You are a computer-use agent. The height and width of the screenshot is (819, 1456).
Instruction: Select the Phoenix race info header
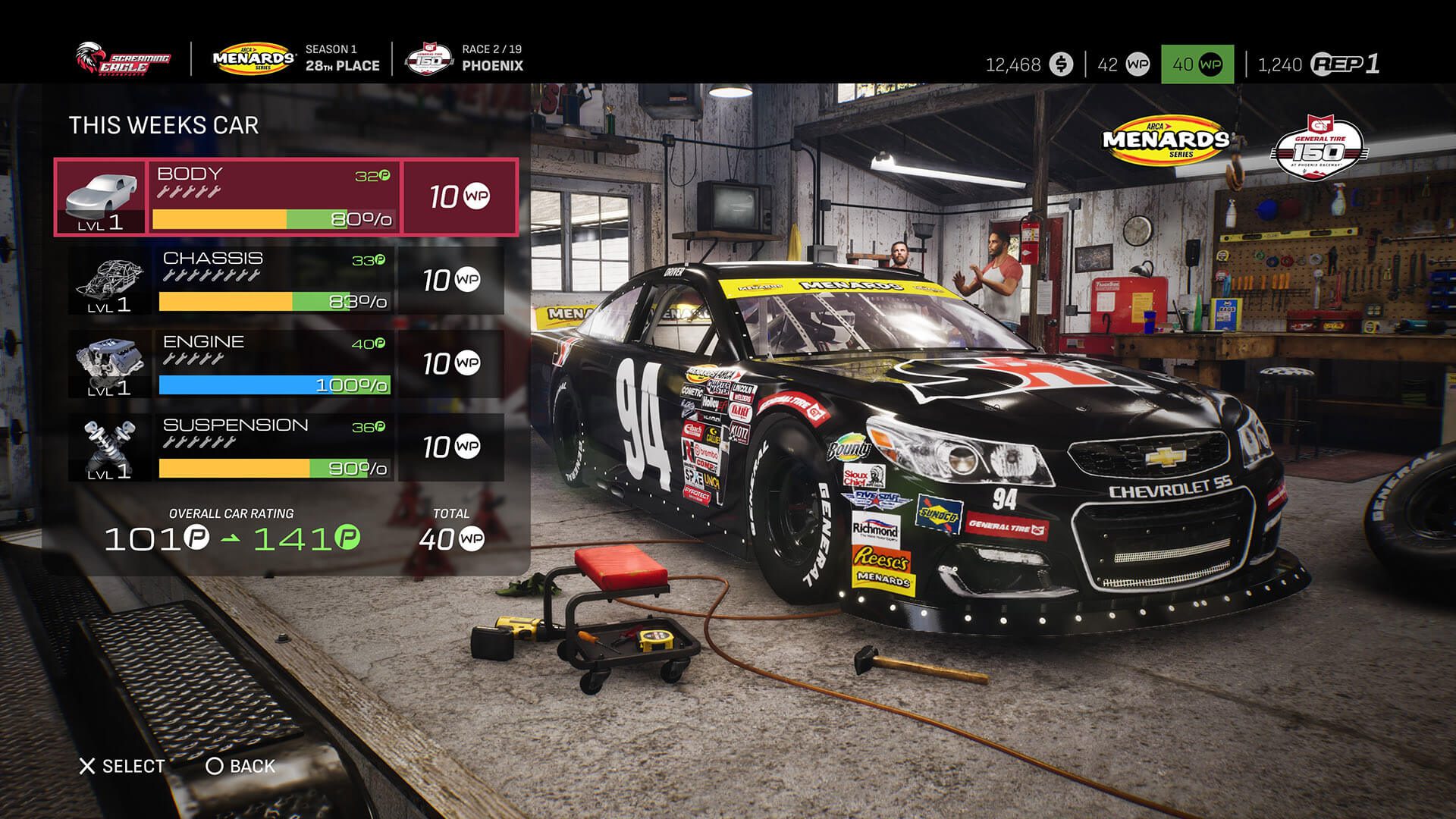[491, 59]
